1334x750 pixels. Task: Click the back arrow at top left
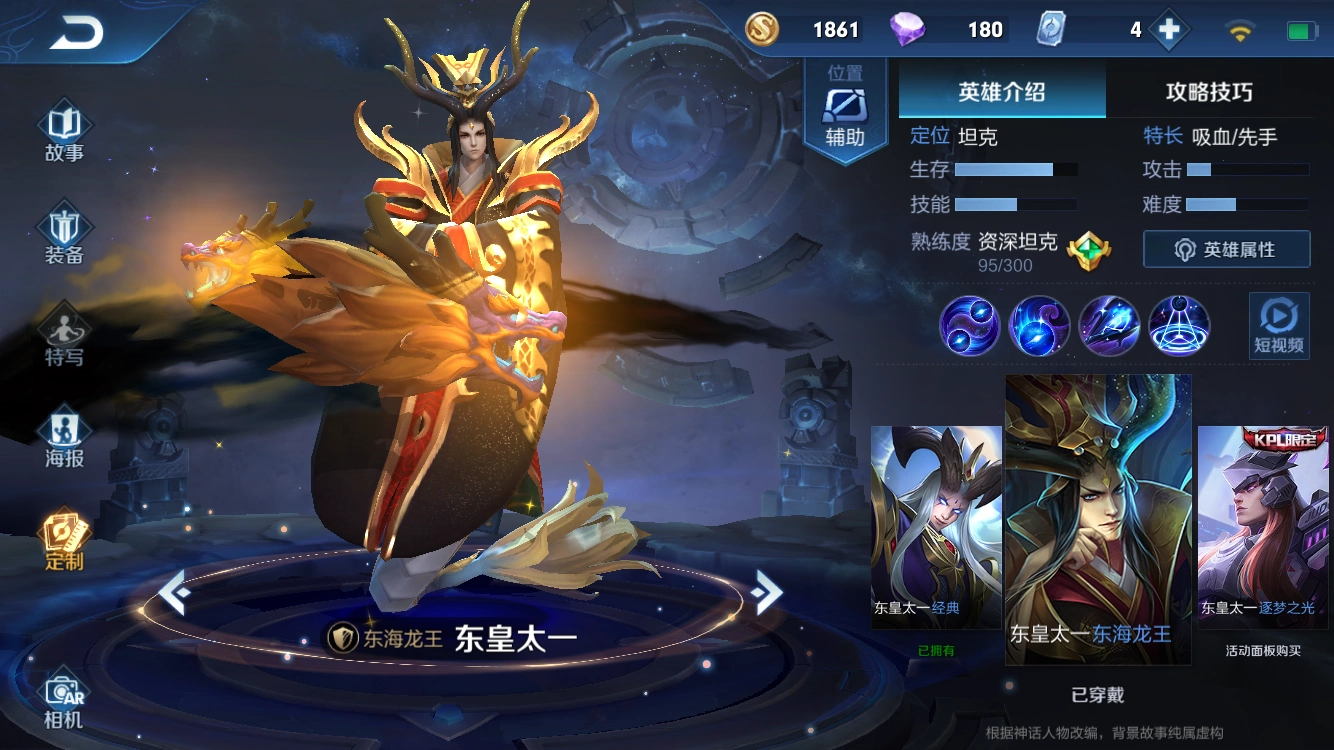[75, 32]
